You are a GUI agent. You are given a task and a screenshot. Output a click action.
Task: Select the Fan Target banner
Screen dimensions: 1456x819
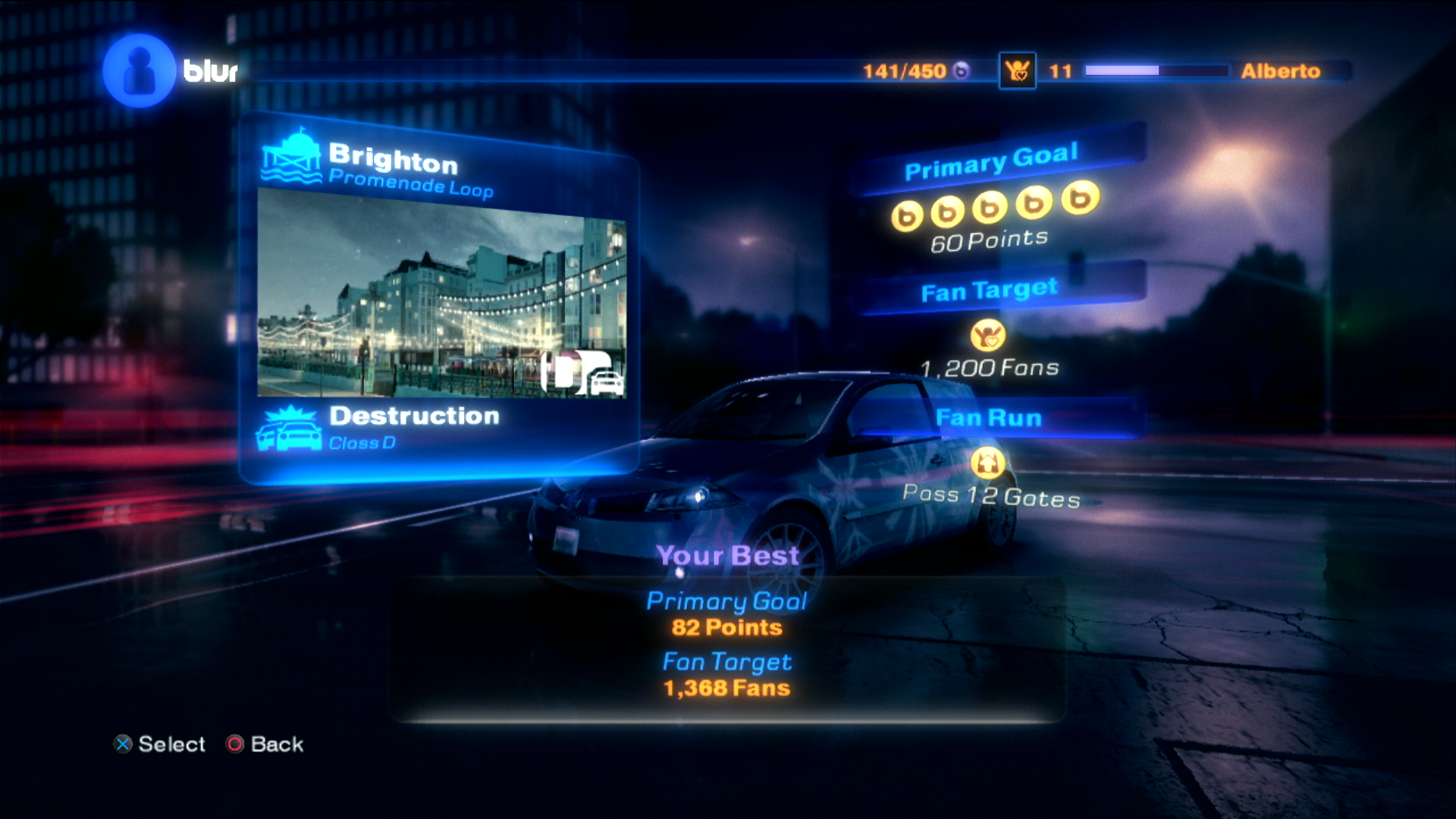pos(989,290)
